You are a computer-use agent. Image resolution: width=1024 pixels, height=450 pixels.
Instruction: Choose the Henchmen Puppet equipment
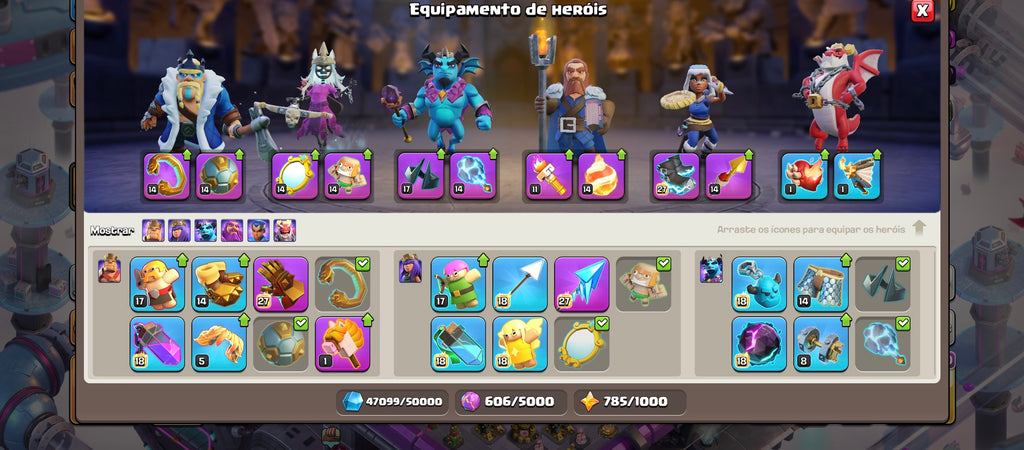click(759, 284)
